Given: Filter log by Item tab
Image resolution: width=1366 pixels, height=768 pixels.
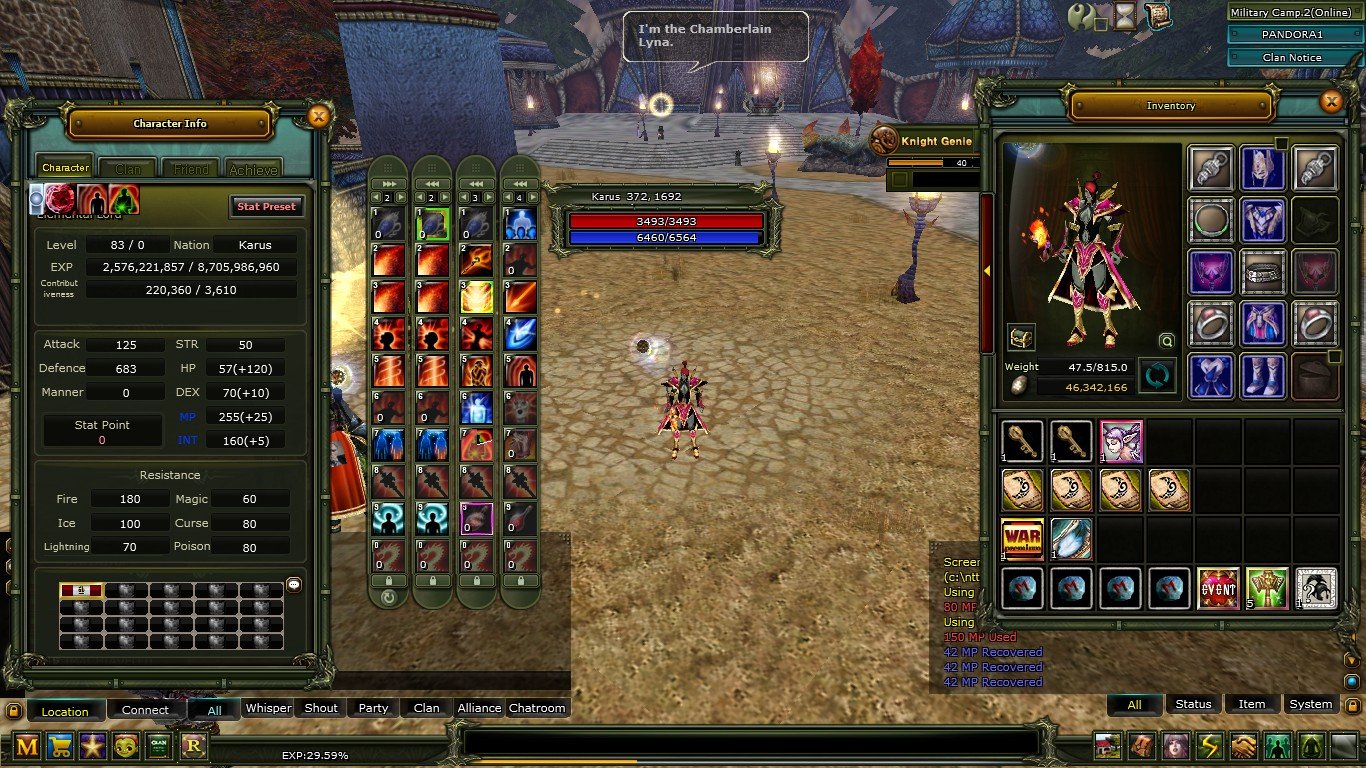Looking at the screenshot, I should tap(1252, 704).
